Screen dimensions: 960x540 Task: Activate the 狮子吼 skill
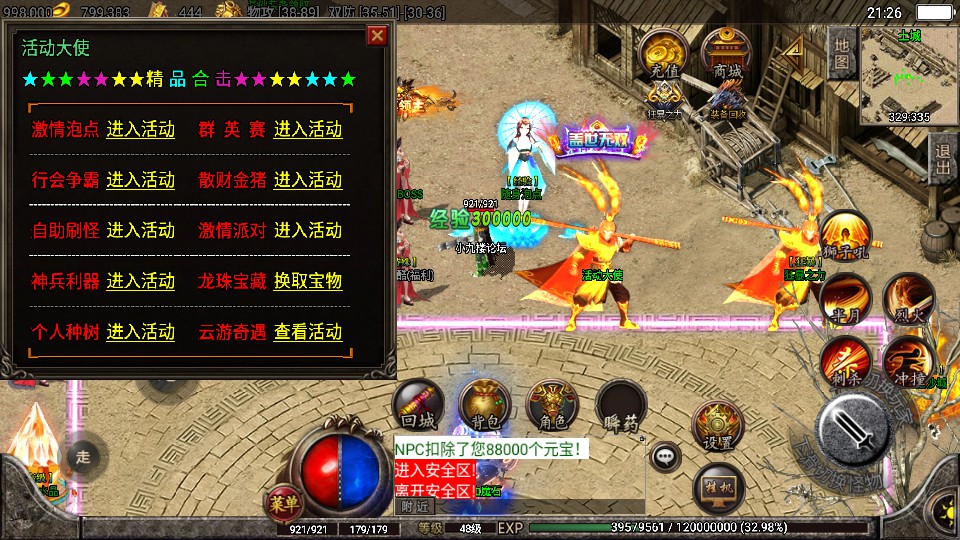tap(845, 235)
